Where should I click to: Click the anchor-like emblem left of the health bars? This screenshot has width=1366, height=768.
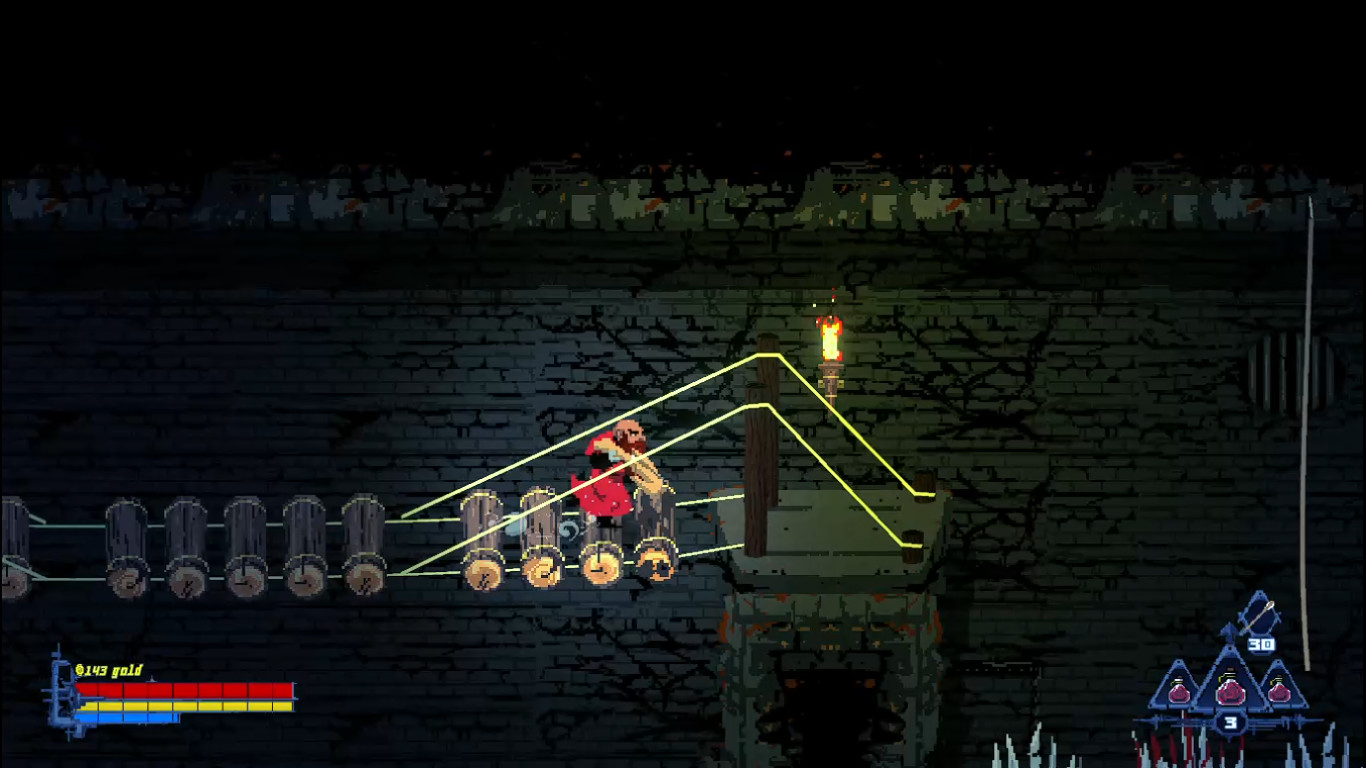(x=62, y=692)
